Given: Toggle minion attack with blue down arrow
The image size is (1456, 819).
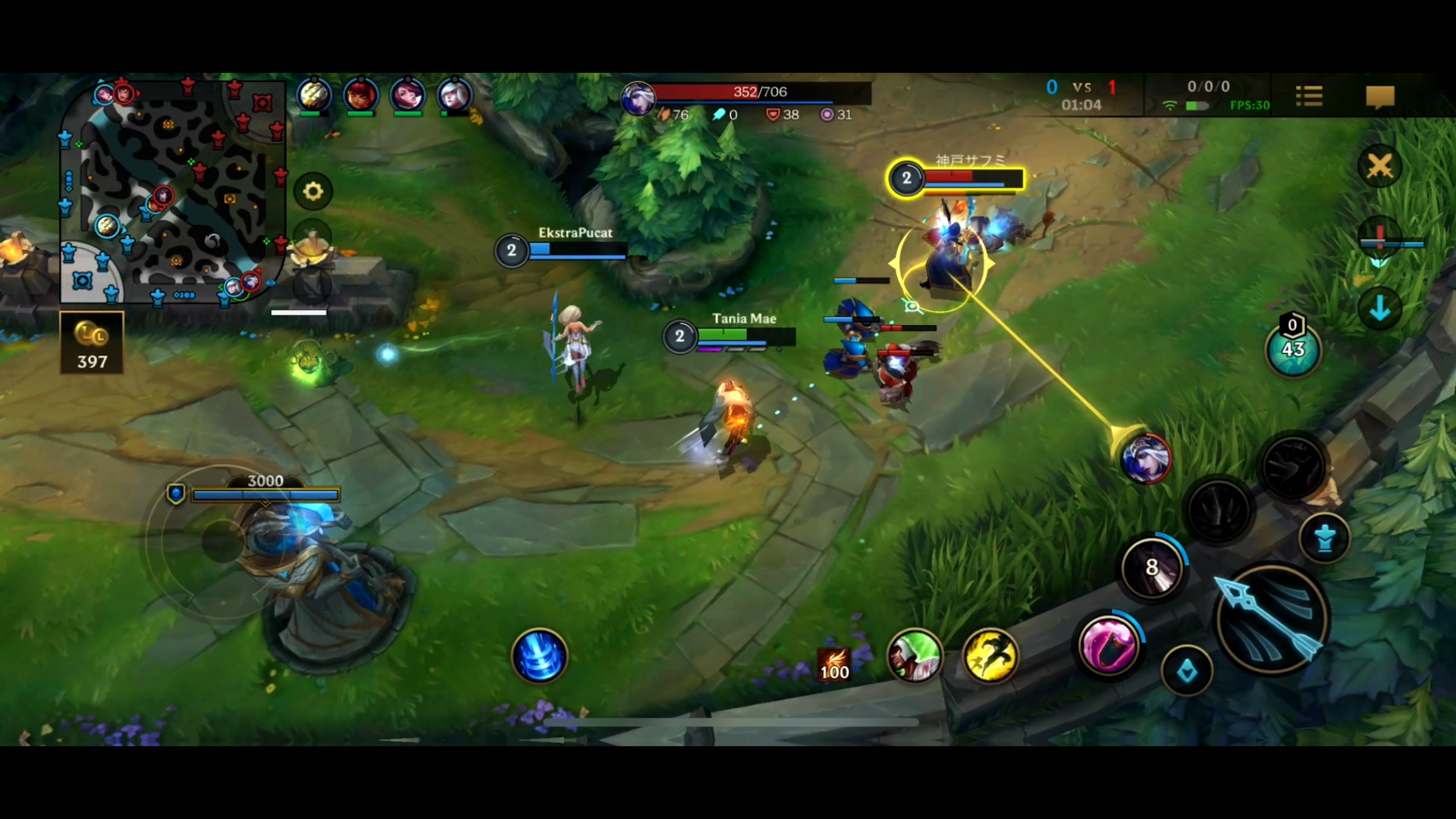Looking at the screenshot, I should click(x=1380, y=309).
